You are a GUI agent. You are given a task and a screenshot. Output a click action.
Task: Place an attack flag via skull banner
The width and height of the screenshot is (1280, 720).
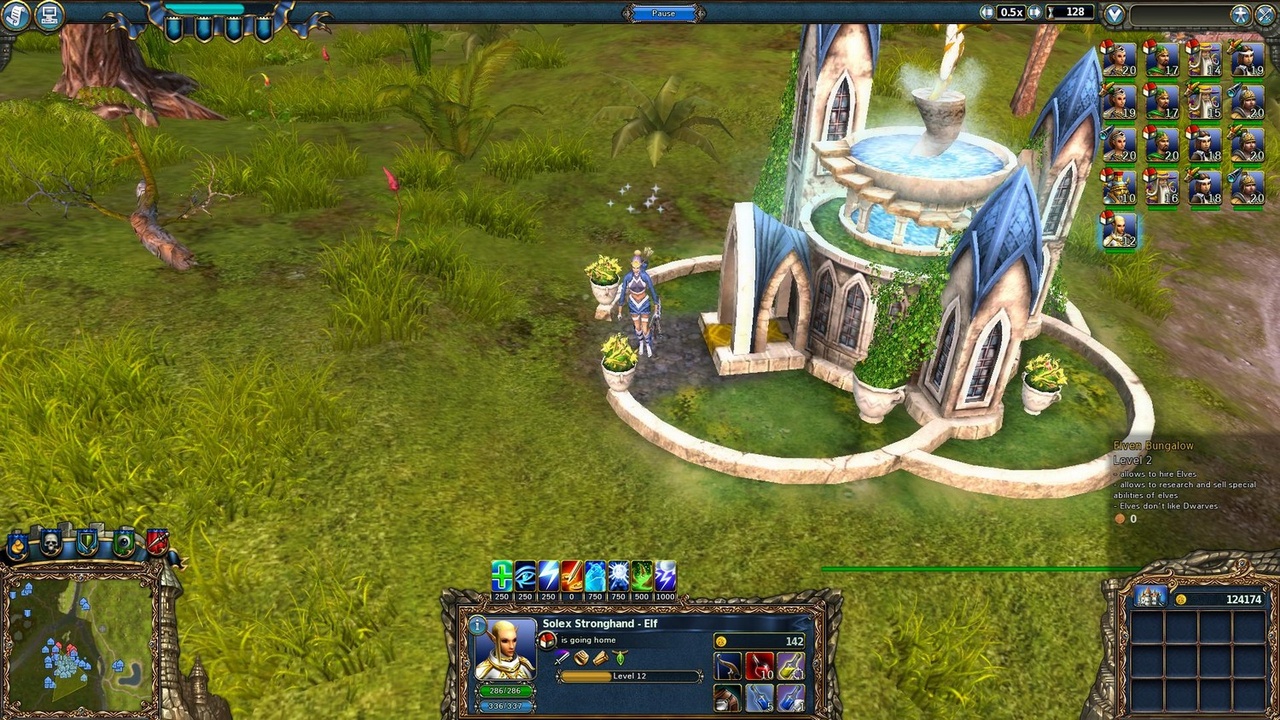click(x=50, y=541)
